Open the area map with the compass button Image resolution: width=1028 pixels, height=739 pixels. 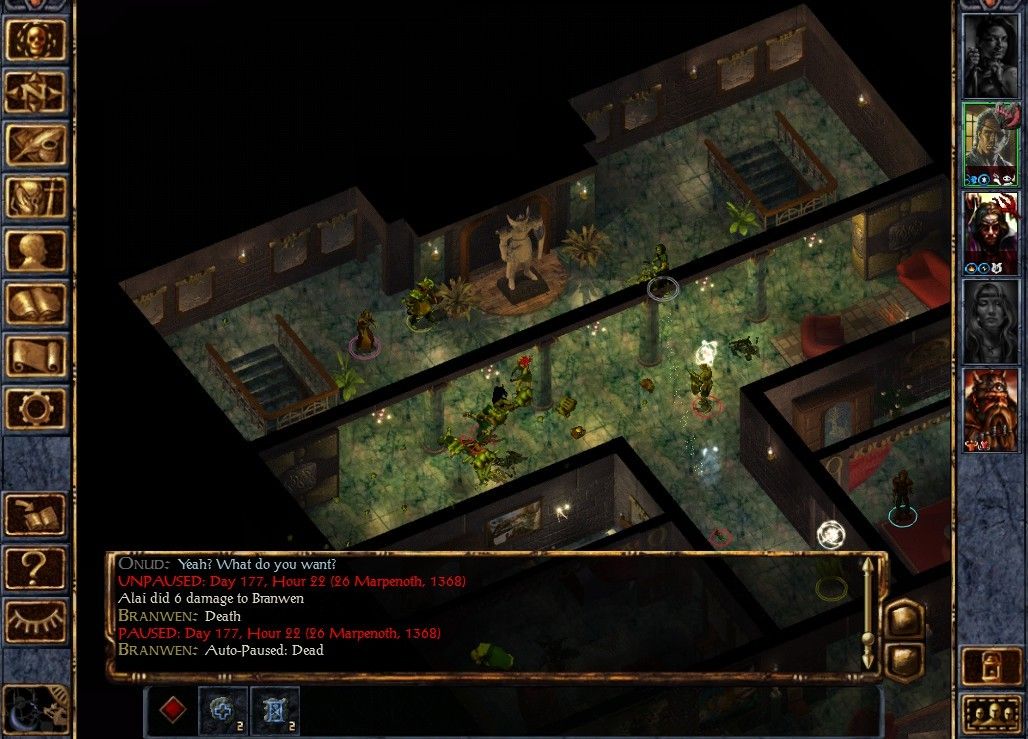click(36, 93)
